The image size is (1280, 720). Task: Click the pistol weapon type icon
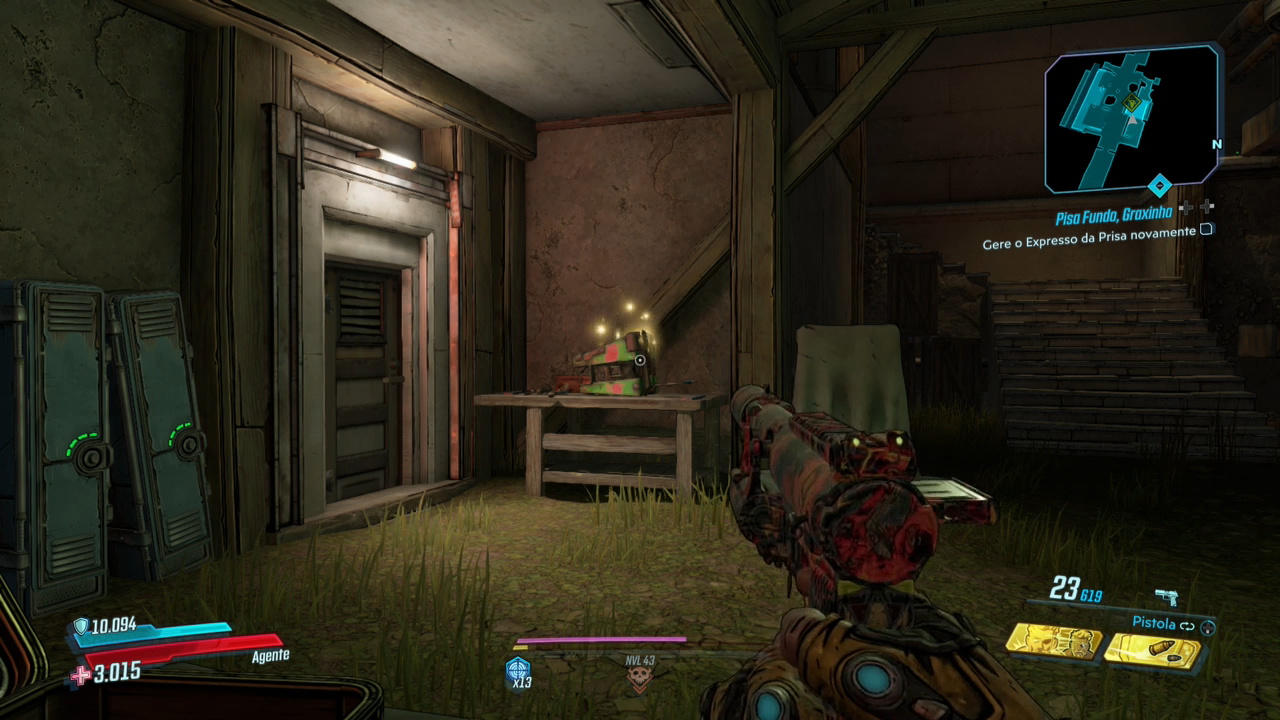(x=1166, y=597)
